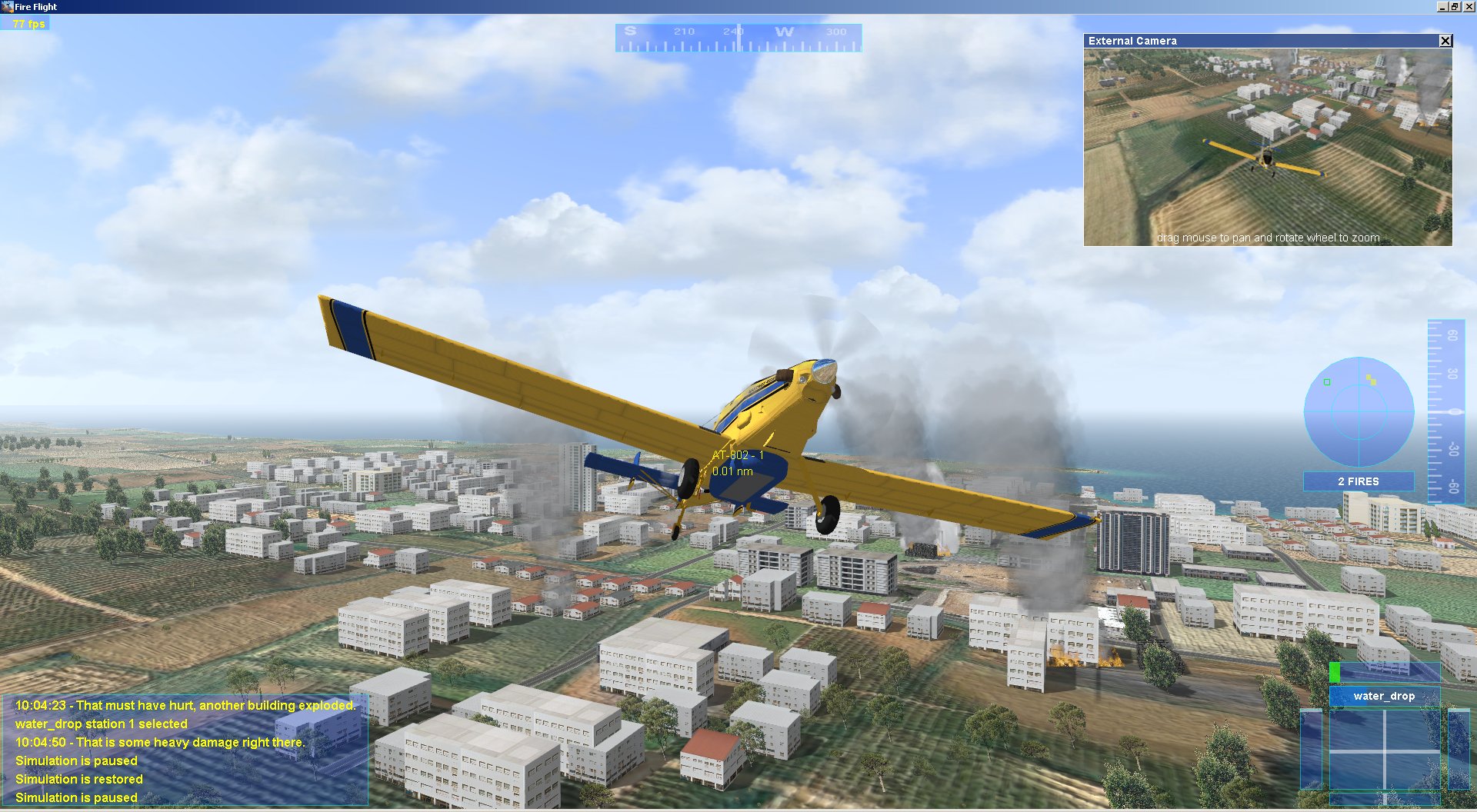
Task: Click the External Camera title bar
Action: click(1231, 40)
